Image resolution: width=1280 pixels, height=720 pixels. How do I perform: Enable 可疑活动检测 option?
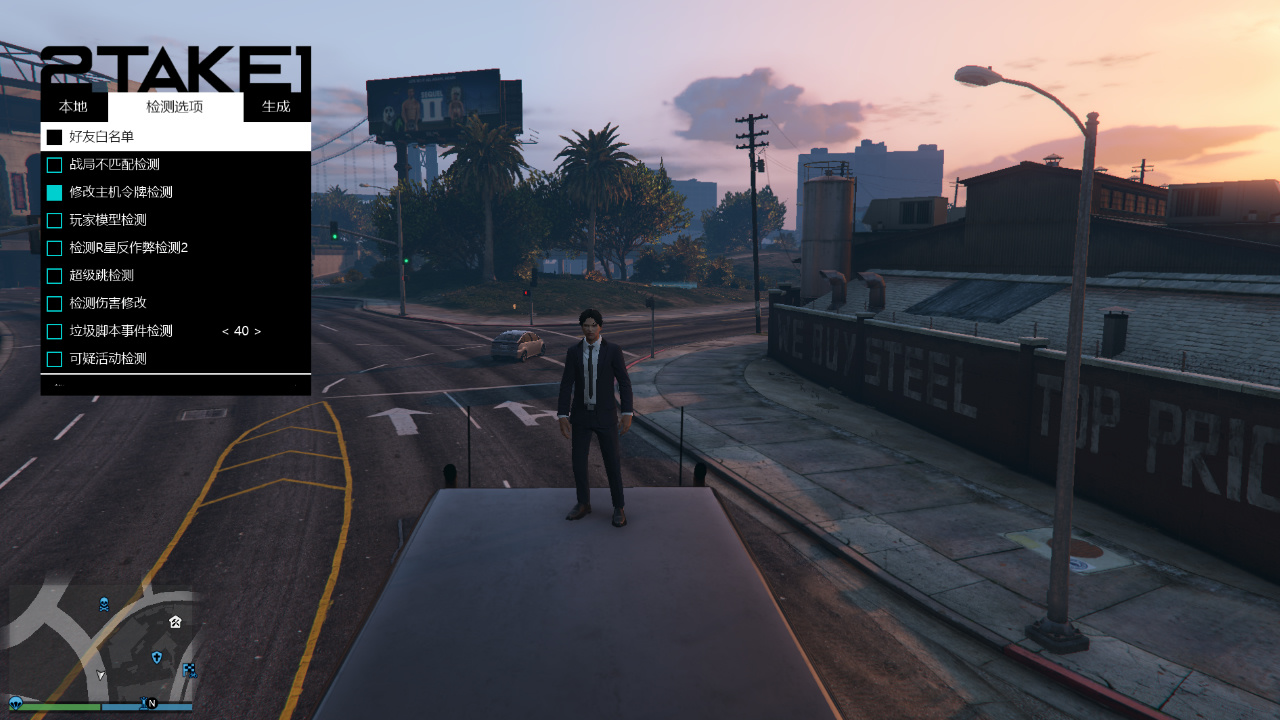point(55,359)
